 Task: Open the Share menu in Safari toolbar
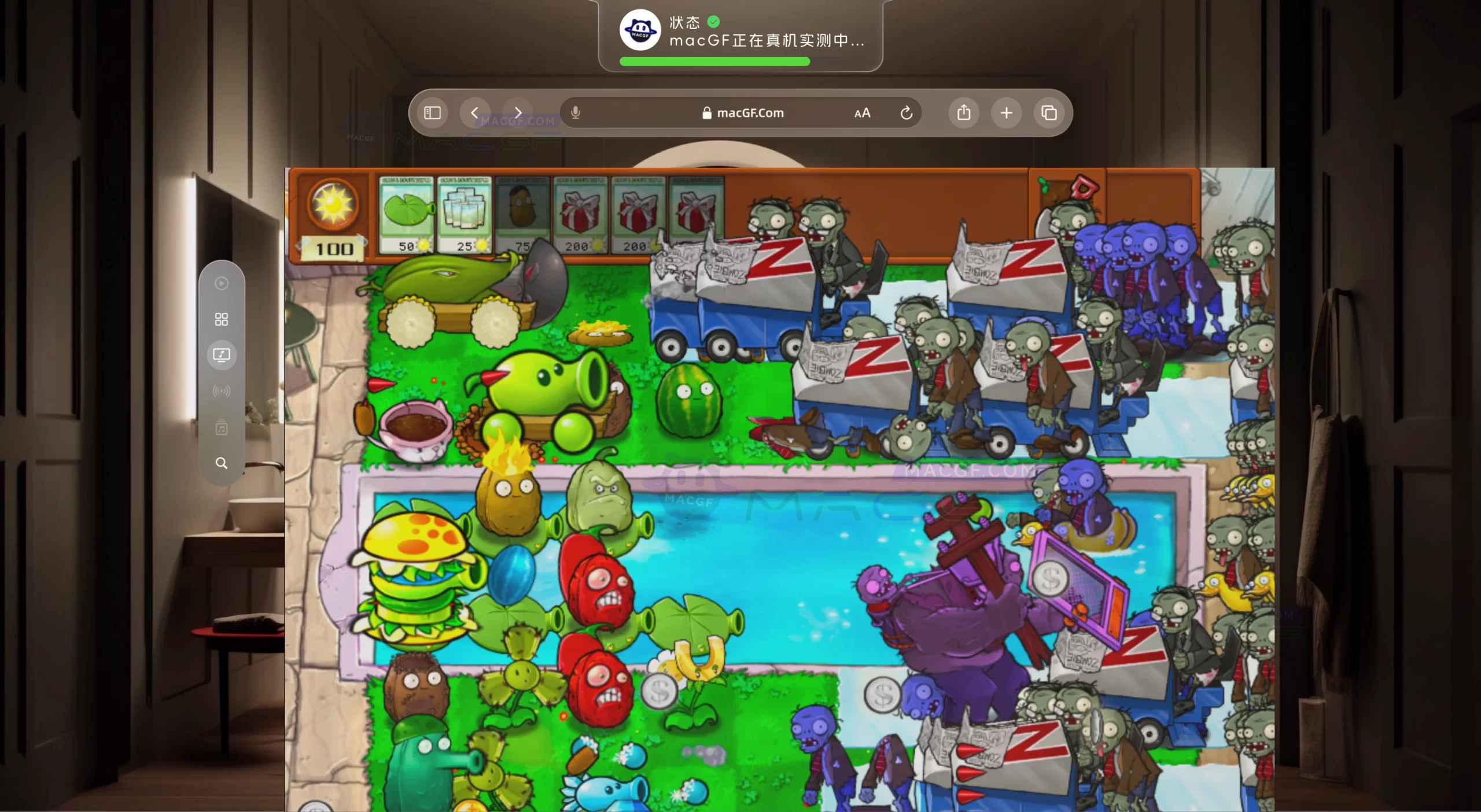point(963,113)
